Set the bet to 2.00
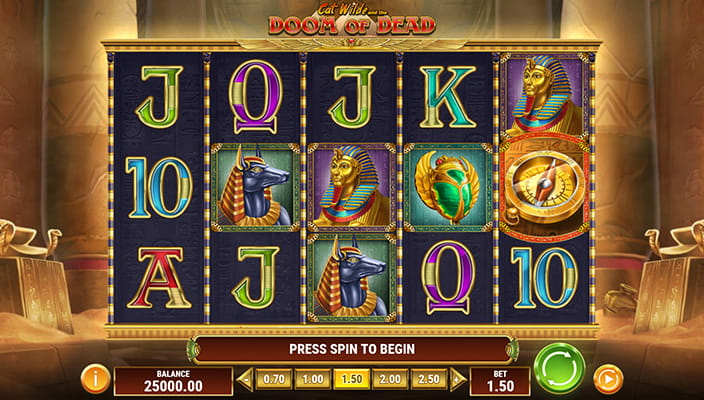The image size is (704, 400). [x=389, y=380]
